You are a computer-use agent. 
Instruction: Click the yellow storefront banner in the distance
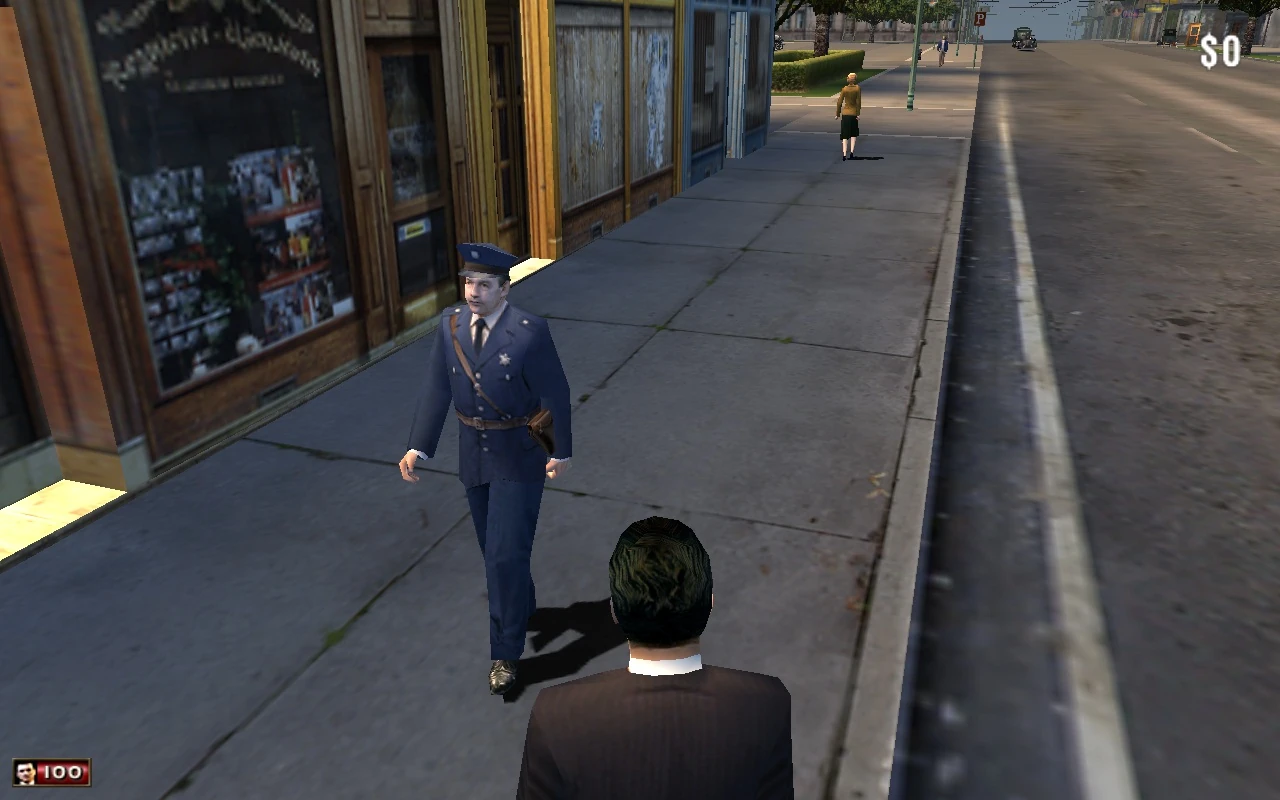pos(1153,8)
